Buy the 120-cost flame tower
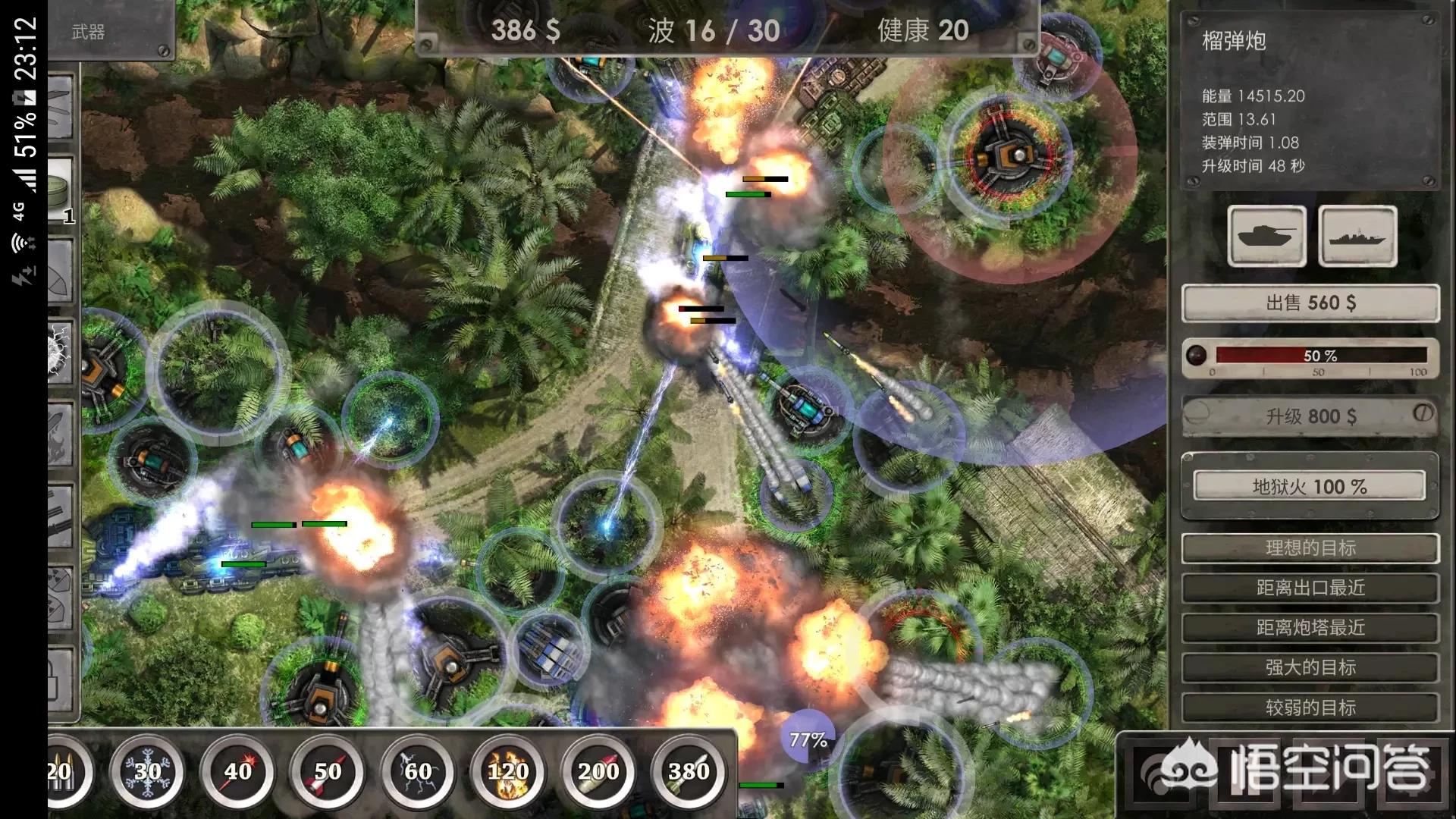 tap(508, 772)
